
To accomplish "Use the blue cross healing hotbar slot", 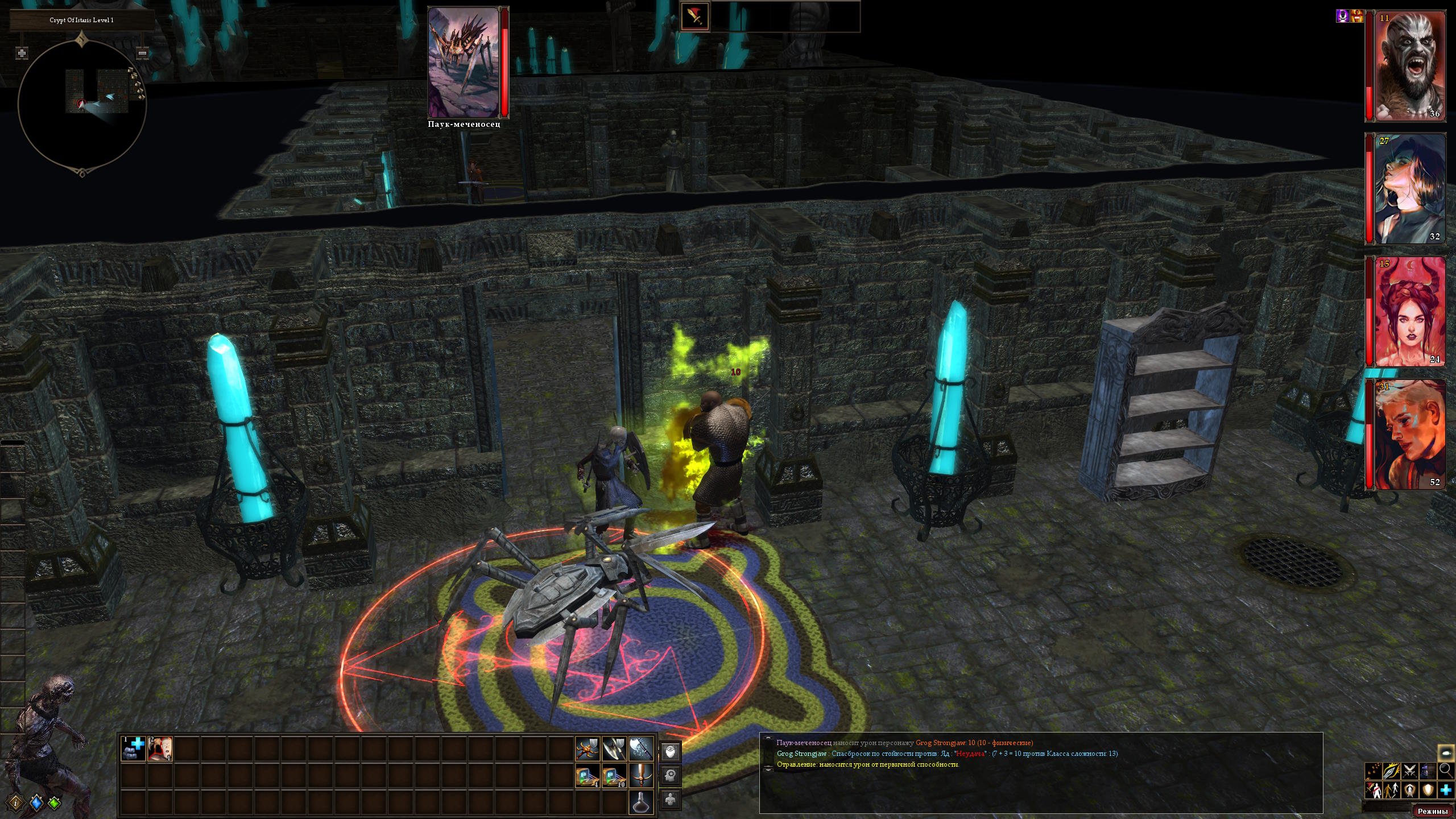I will [134, 748].
